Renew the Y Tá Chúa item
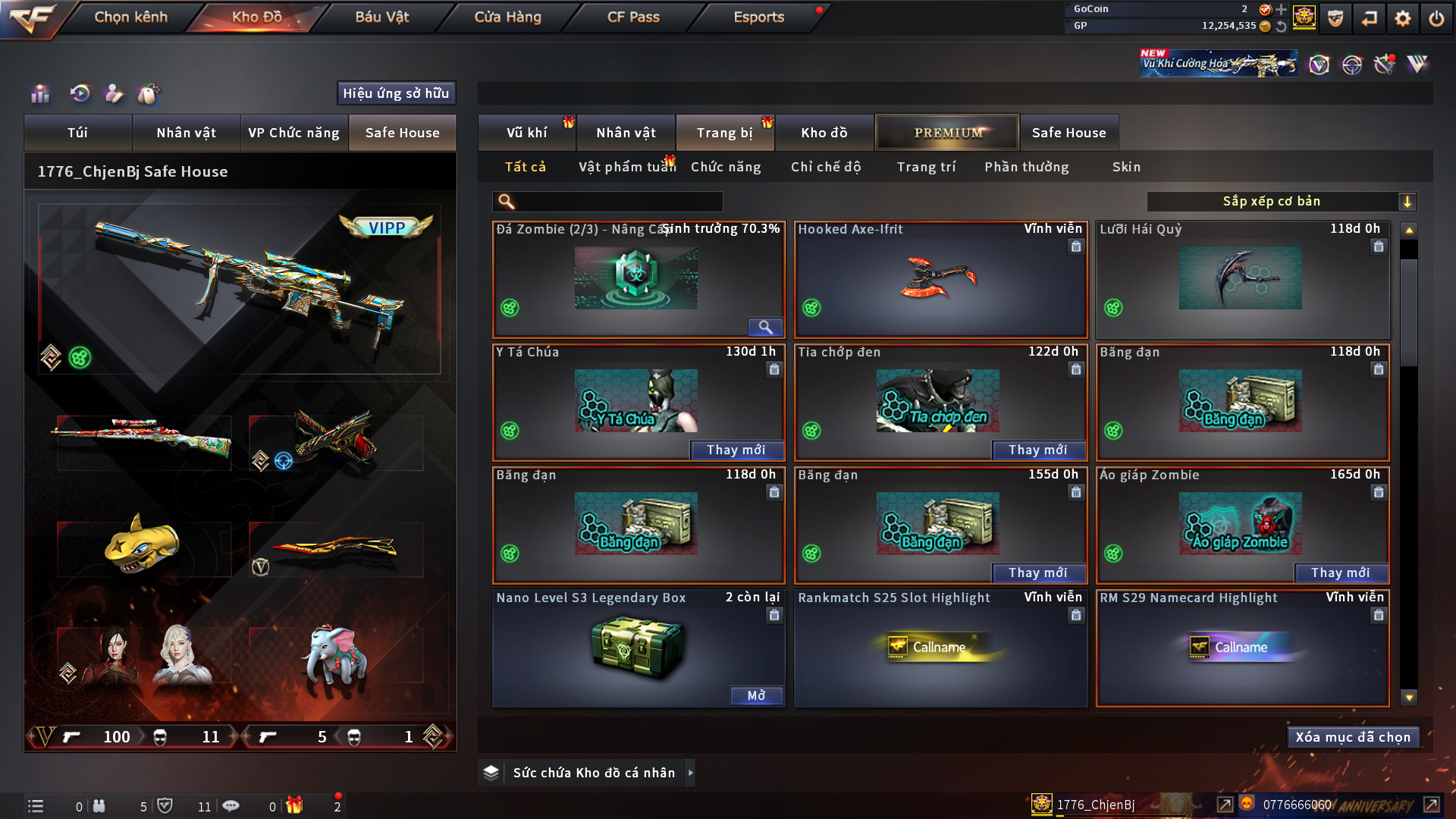 [x=736, y=450]
